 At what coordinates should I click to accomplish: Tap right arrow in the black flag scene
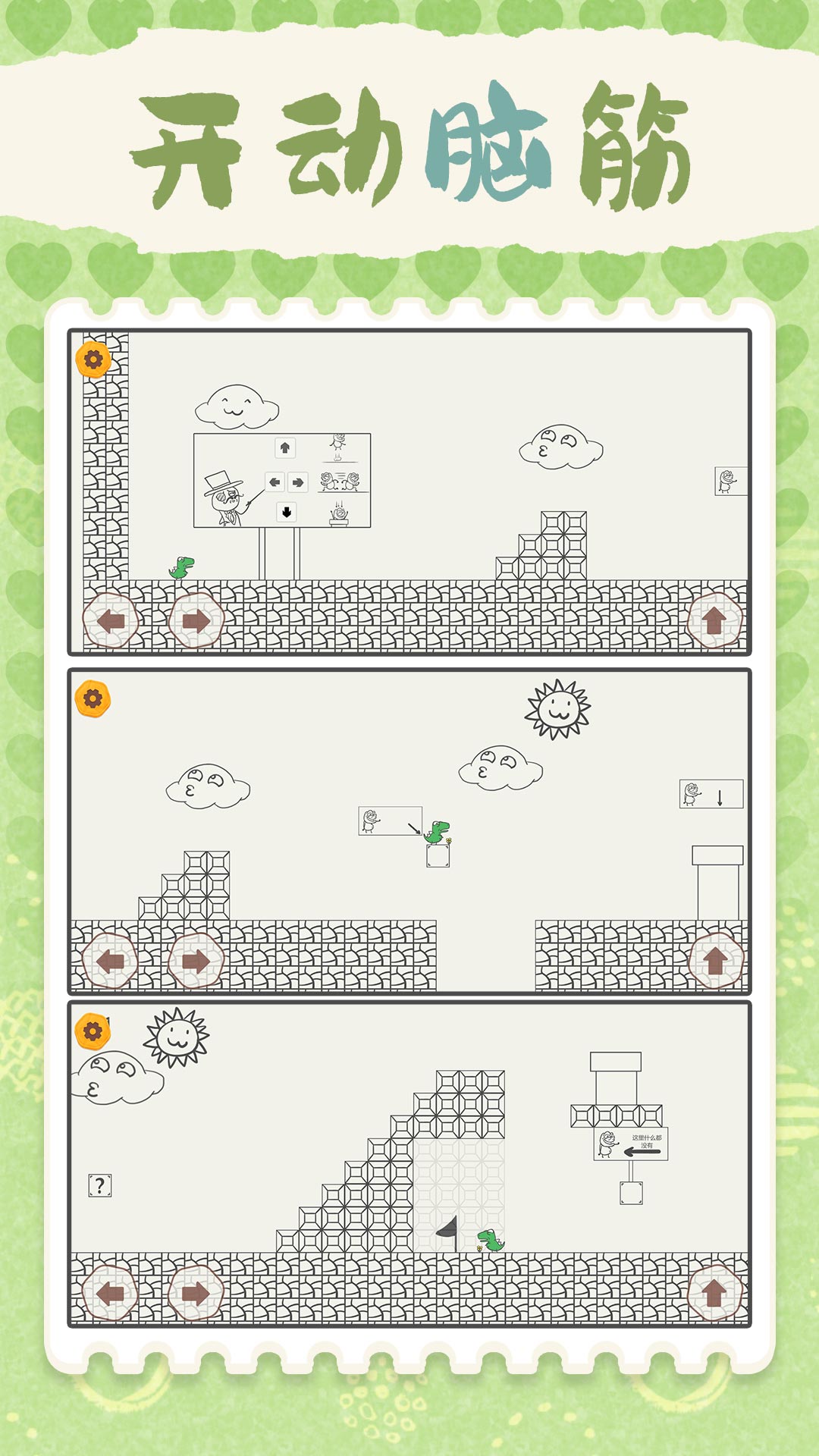(196, 1293)
